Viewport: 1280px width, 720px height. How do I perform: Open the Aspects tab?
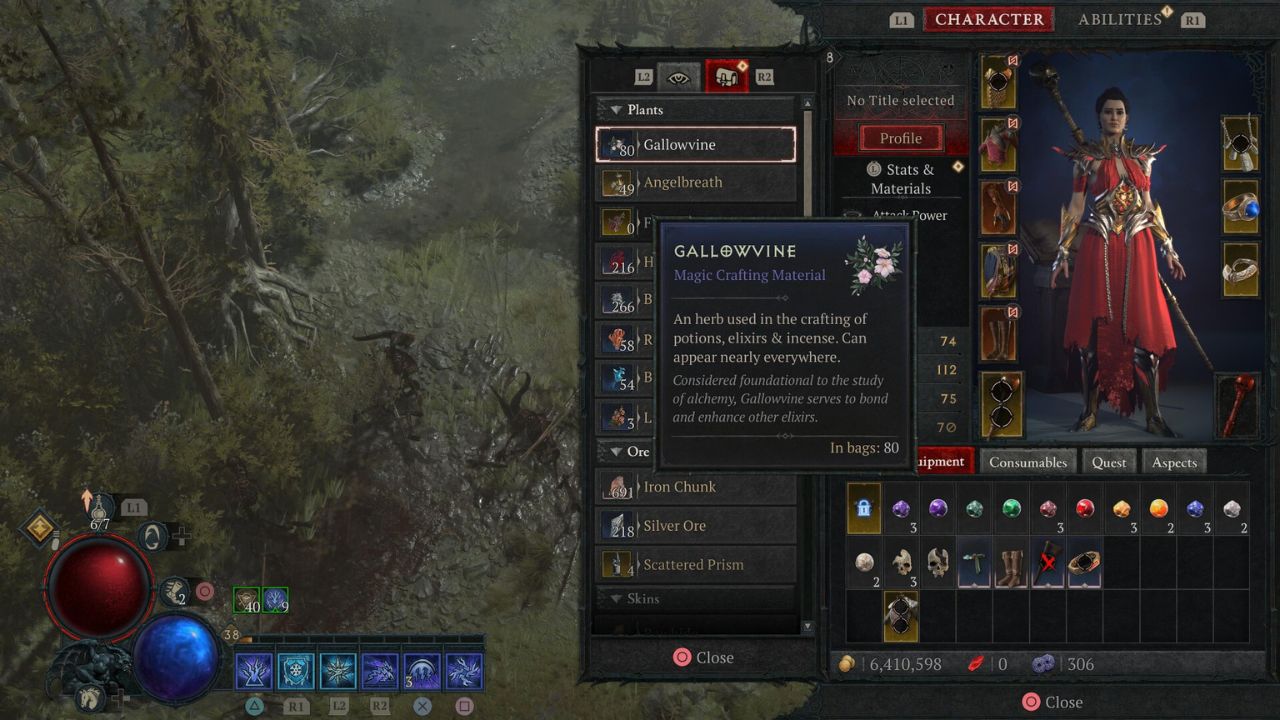(1174, 462)
